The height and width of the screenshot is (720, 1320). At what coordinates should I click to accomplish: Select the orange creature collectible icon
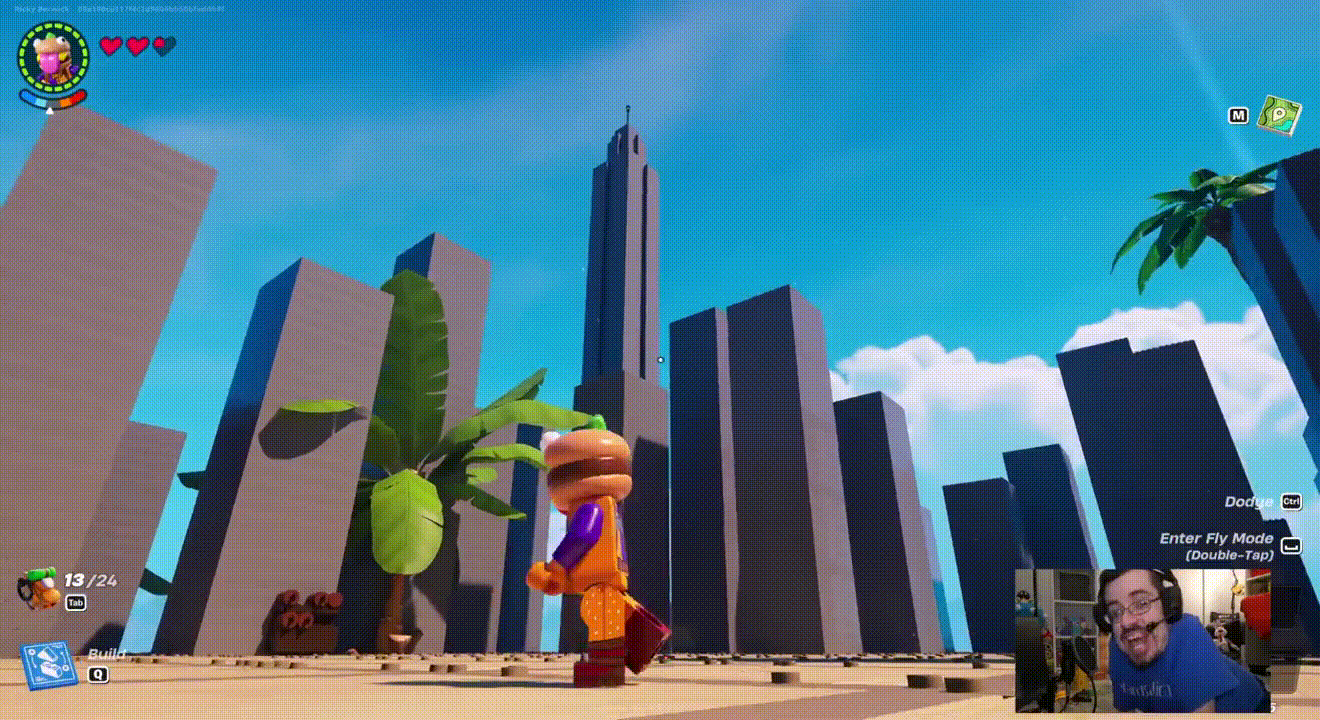click(38, 588)
